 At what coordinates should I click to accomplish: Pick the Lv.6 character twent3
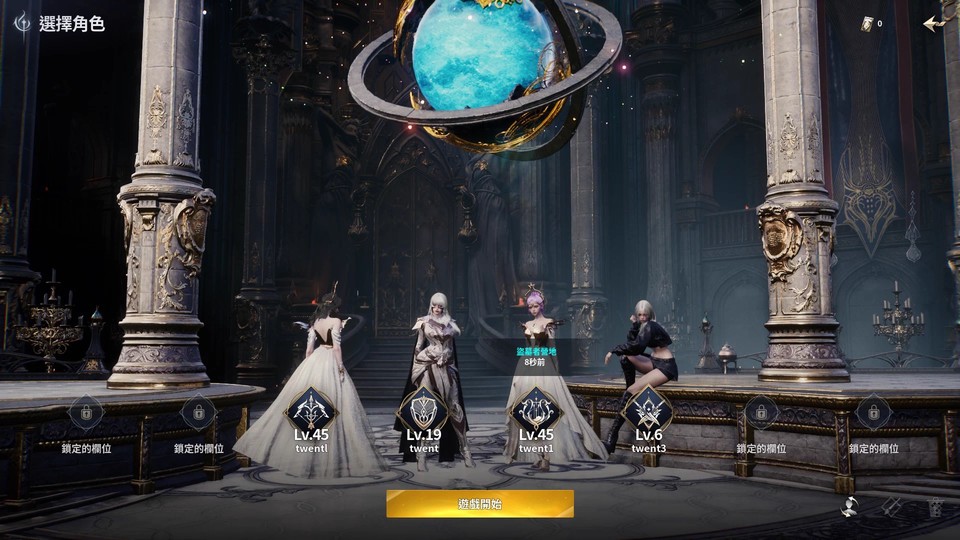(x=648, y=410)
